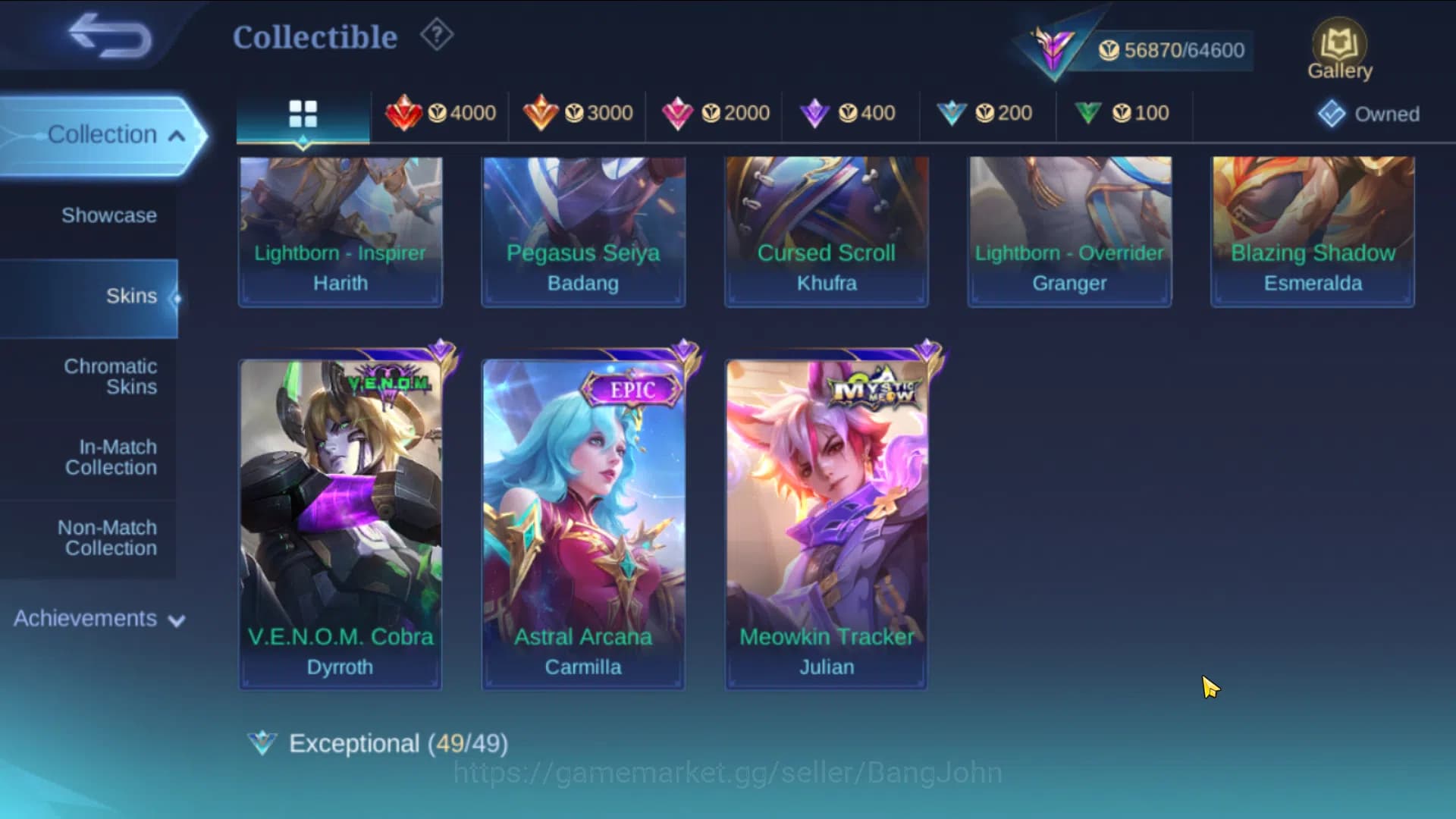This screenshot has height=819, width=1456.
Task: Select the 200 token blue emblem filter
Action: [x=986, y=112]
